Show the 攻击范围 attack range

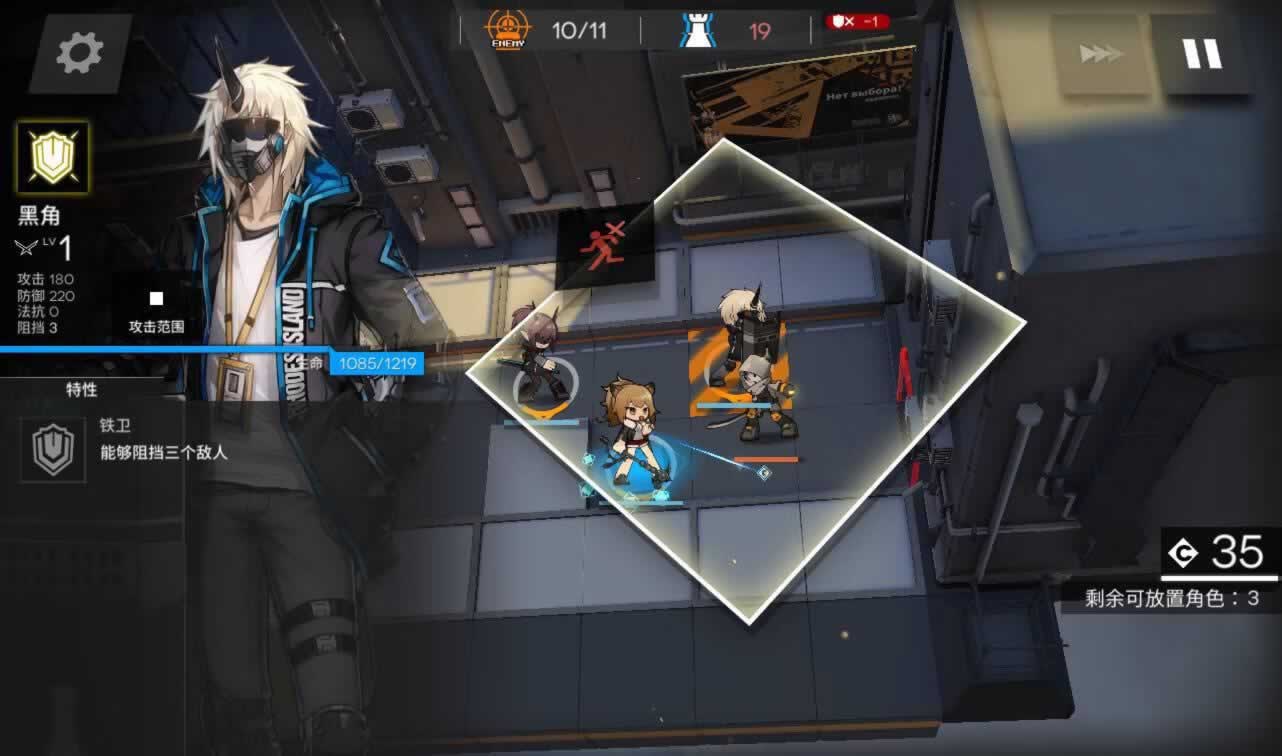[x=156, y=311]
